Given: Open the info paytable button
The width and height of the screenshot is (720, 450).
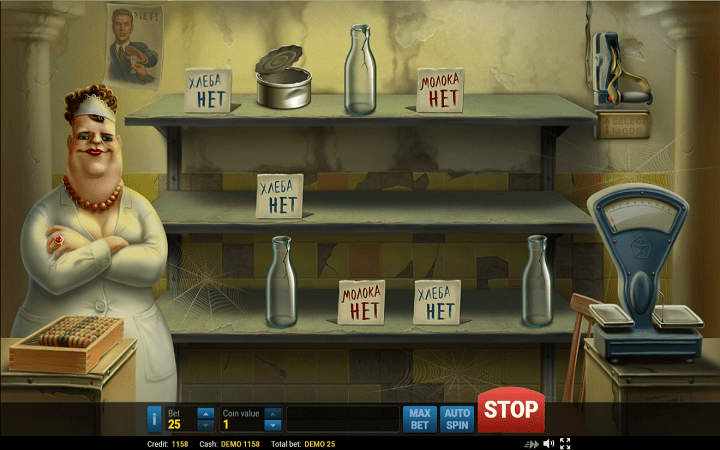Looking at the screenshot, I should [x=154, y=419].
